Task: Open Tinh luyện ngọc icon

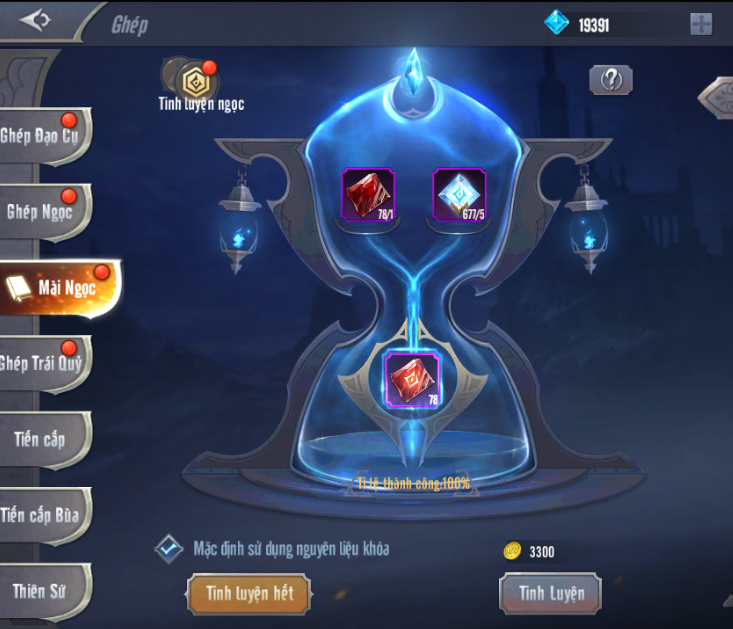Action: (196, 80)
